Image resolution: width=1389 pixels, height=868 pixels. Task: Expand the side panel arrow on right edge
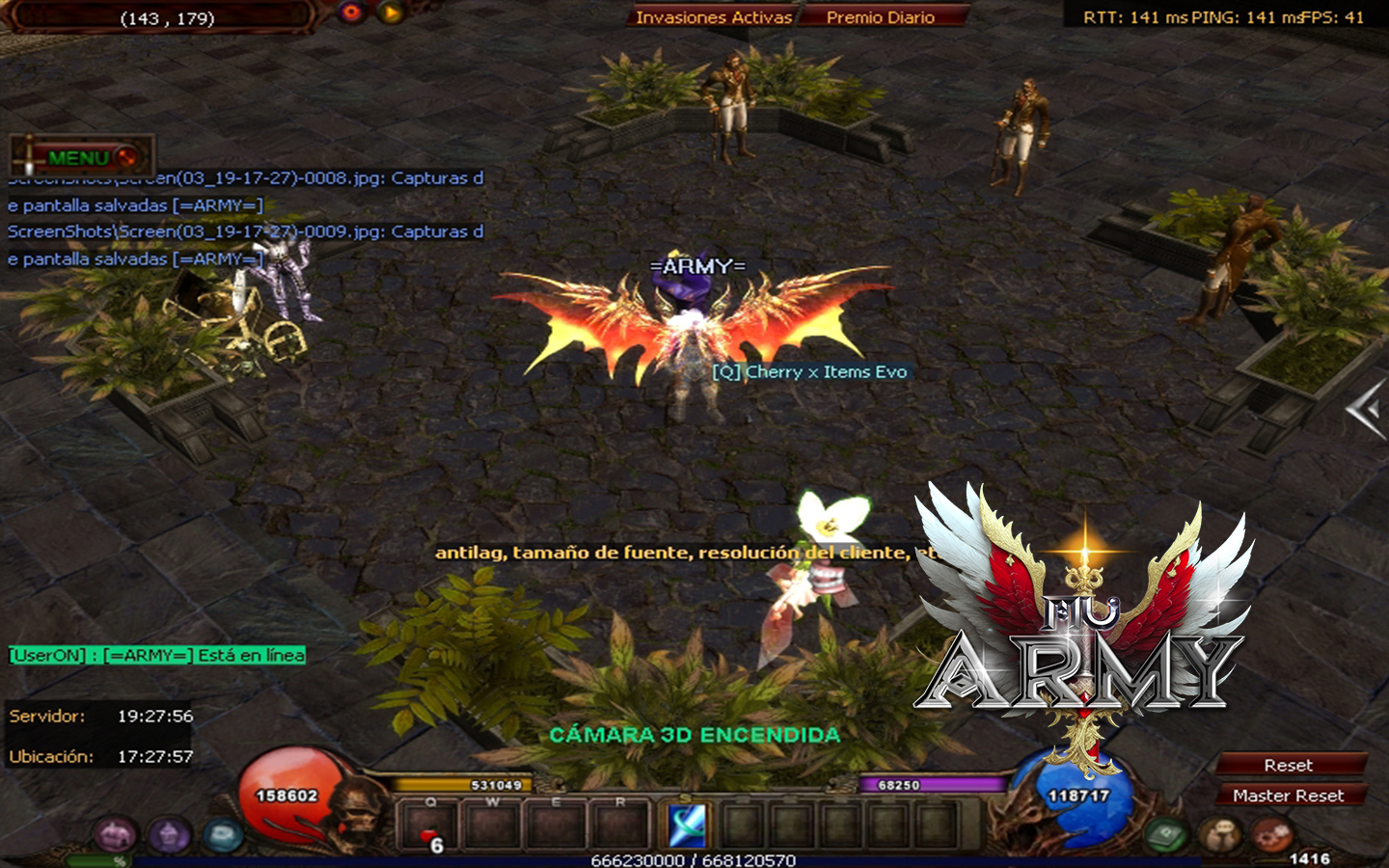(x=1367, y=411)
